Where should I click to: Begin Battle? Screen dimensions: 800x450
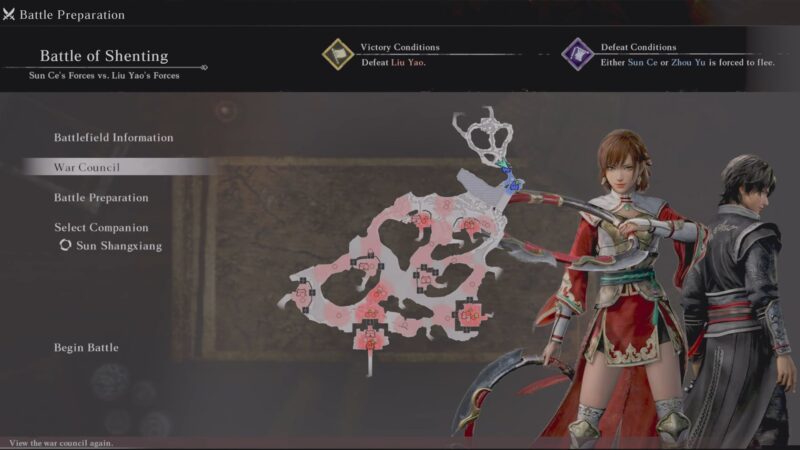click(x=86, y=348)
